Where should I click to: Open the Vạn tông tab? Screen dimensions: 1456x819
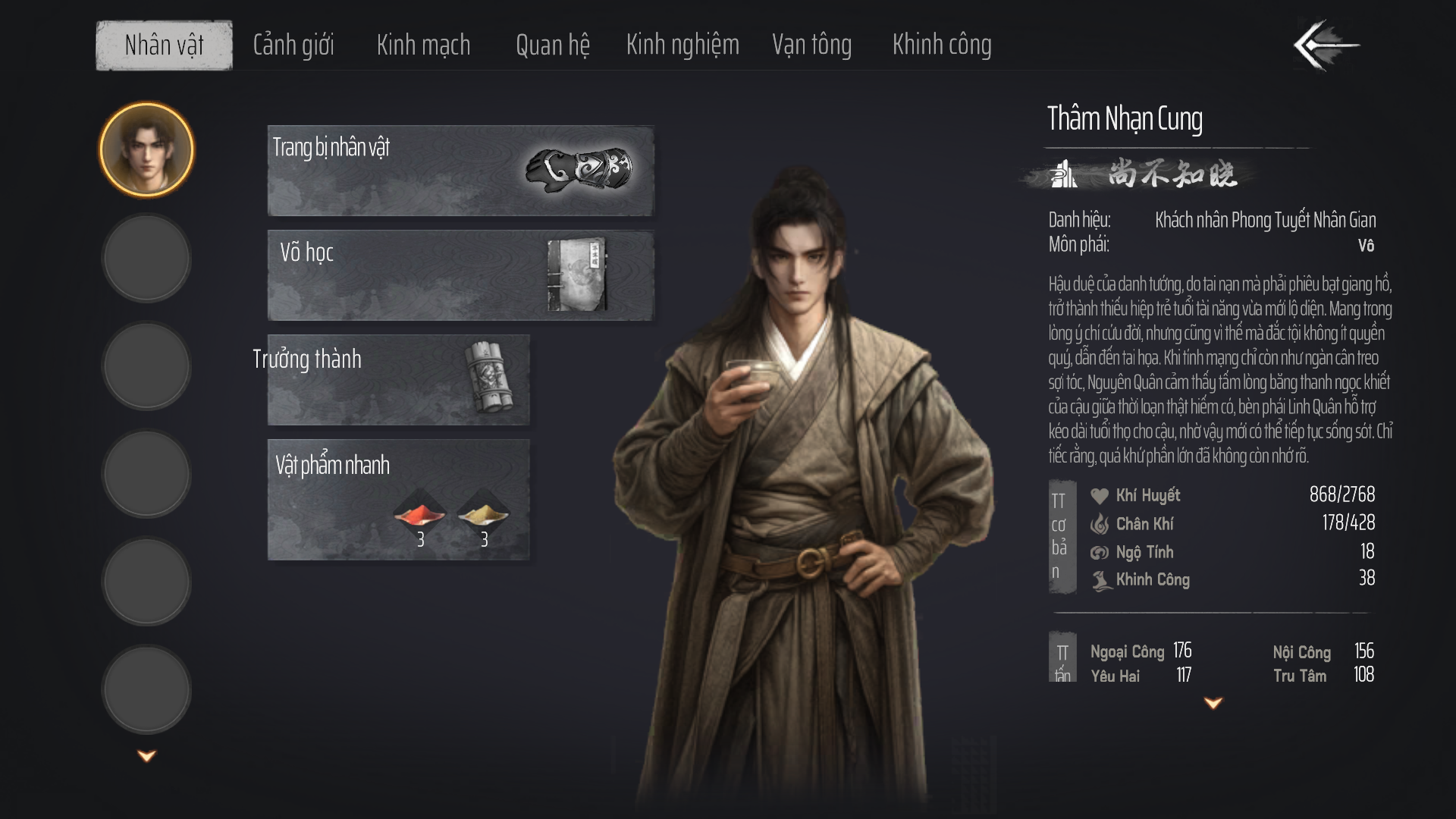pyautogui.click(x=811, y=45)
